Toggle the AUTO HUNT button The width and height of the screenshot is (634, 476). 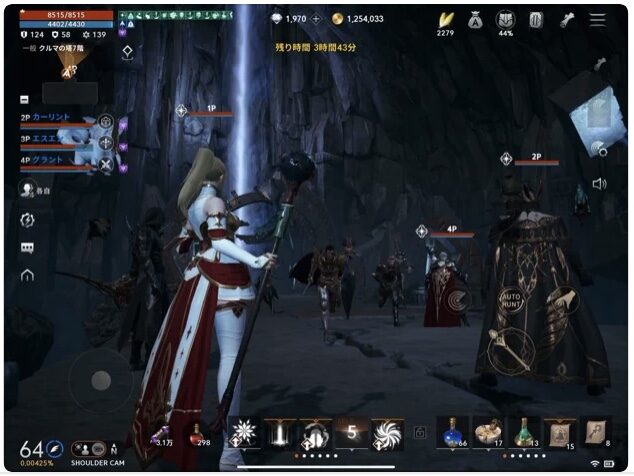pyautogui.click(x=512, y=300)
